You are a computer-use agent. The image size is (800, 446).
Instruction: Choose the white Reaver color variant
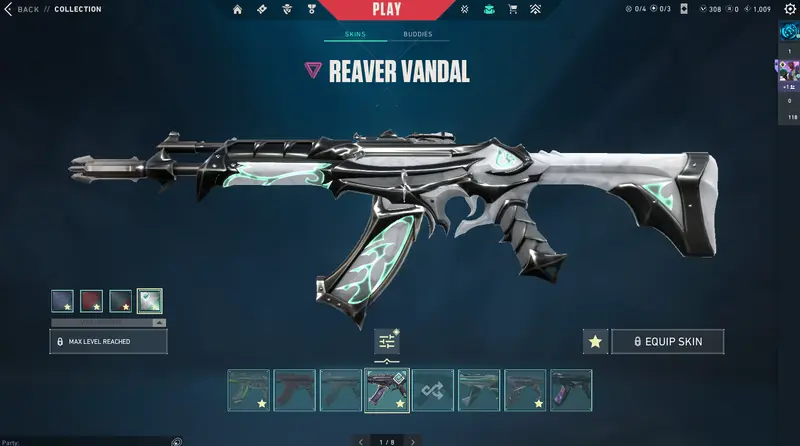pyautogui.click(x=150, y=301)
